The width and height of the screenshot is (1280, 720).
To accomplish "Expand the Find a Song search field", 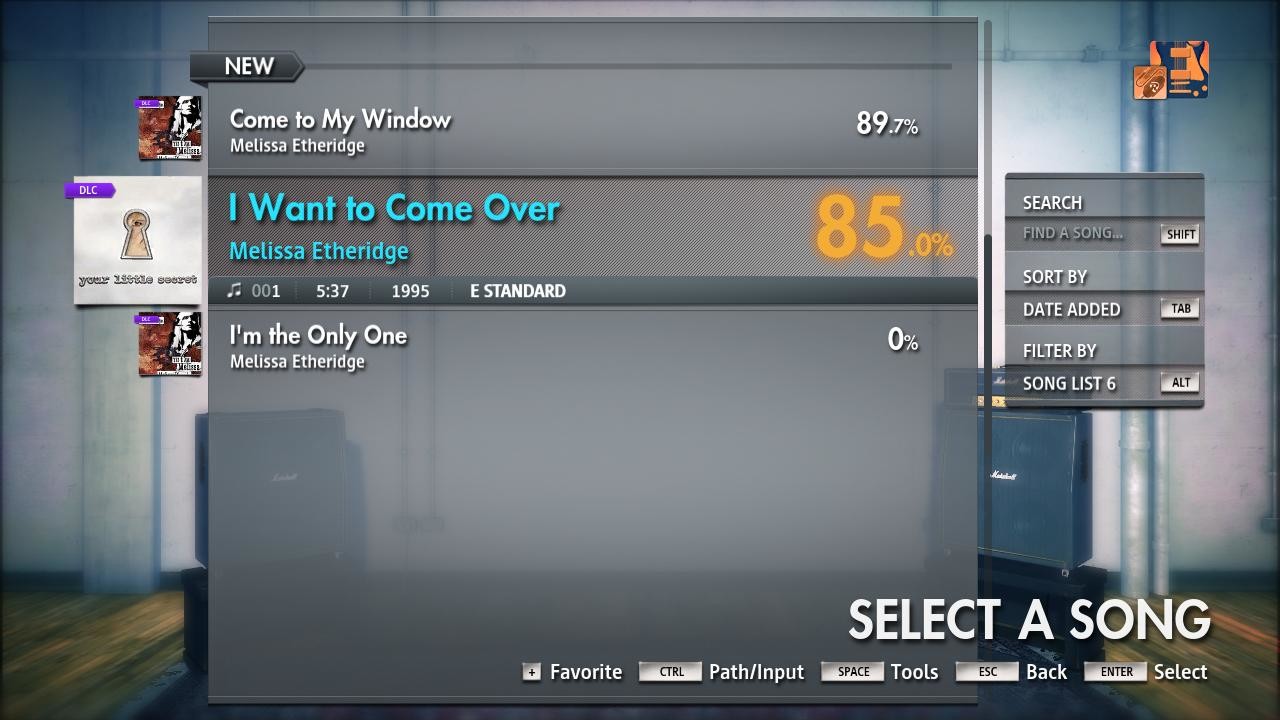I will click(x=1073, y=235).
